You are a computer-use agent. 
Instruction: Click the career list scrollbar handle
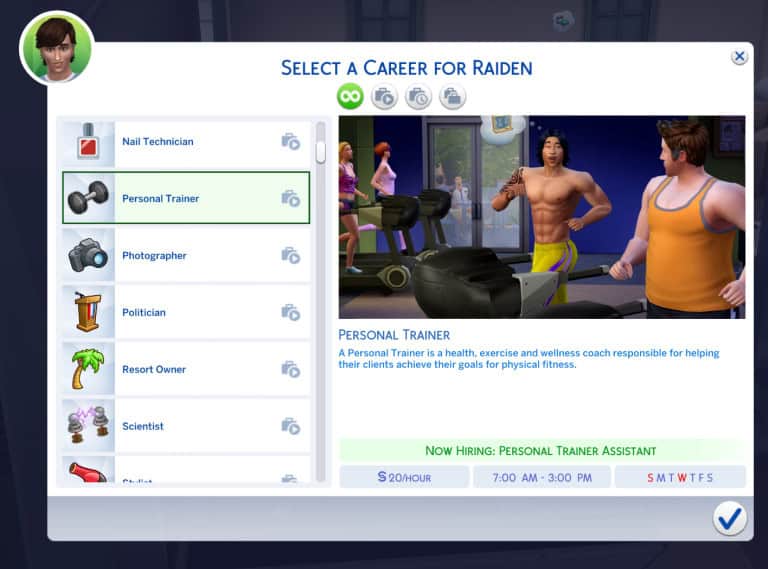pyautogui.click(x=321, y=152)
